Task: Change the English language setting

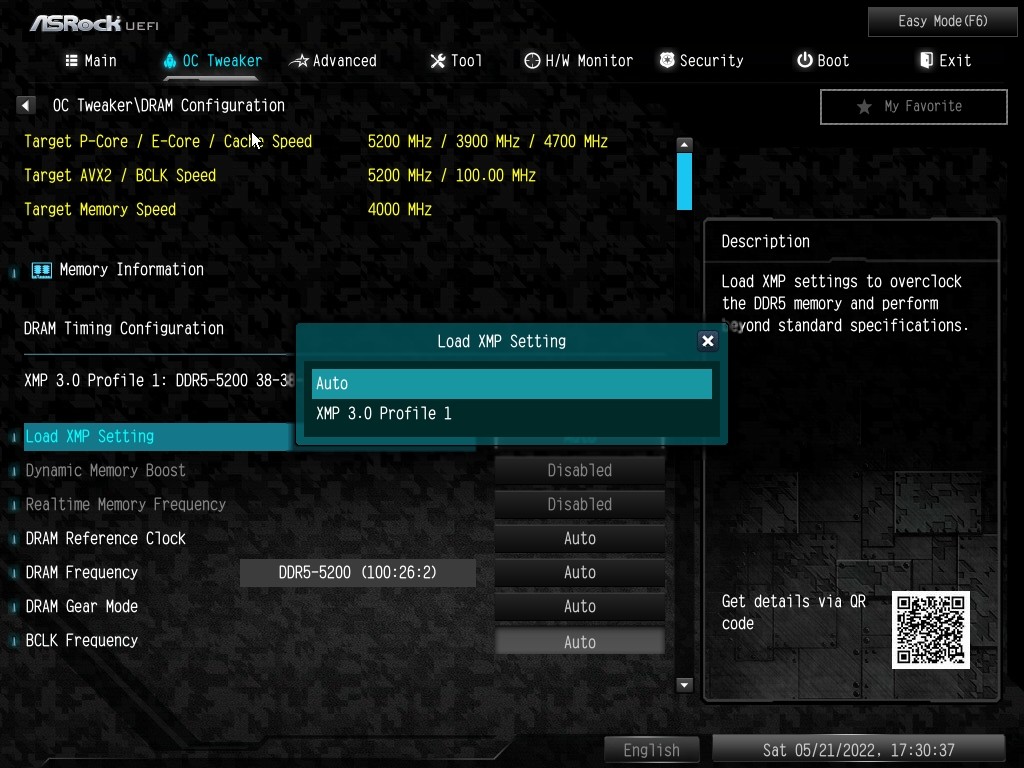Action: click(651, 750)
